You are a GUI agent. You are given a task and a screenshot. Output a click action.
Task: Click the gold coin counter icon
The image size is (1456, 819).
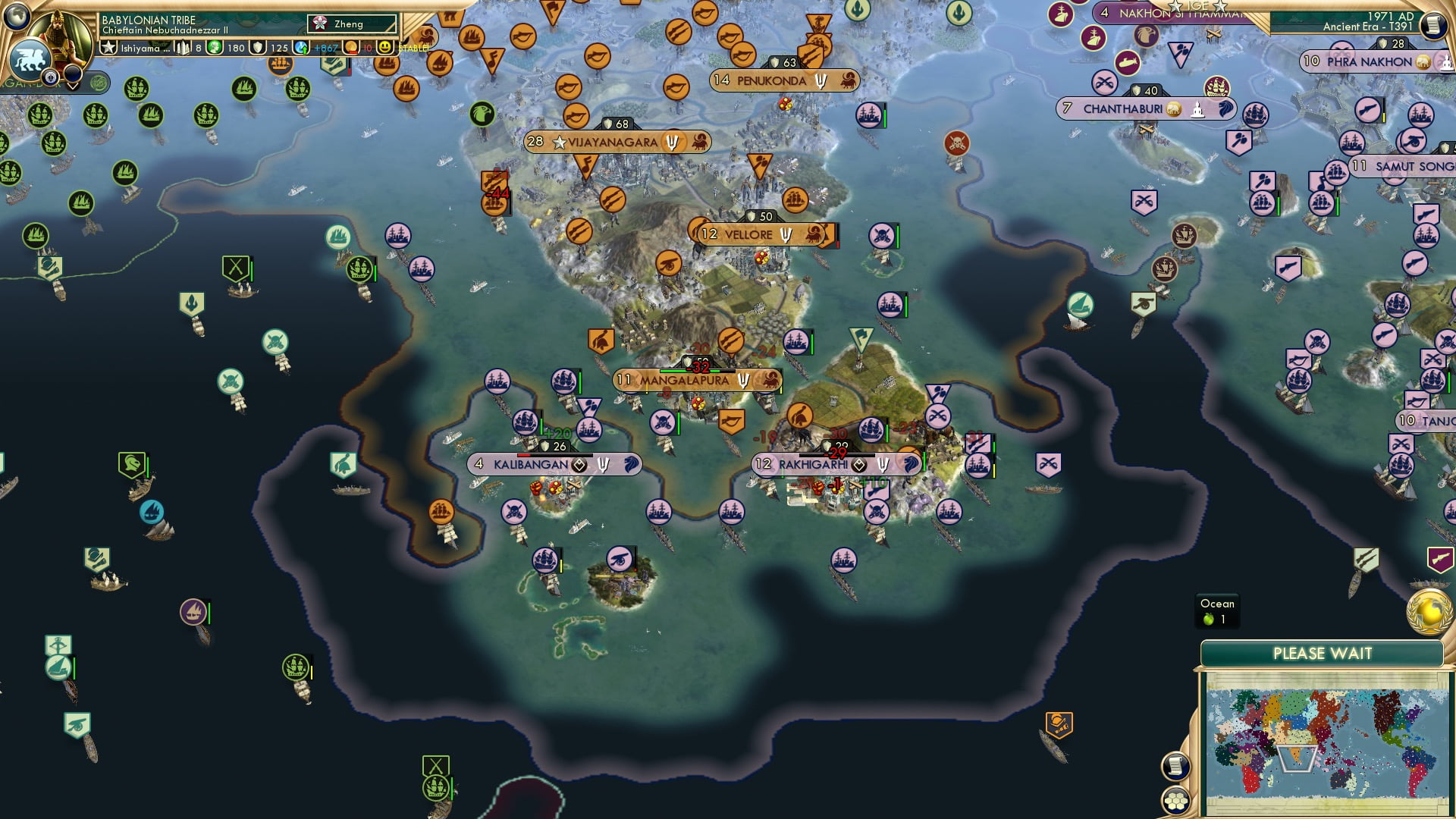(351, 47)
